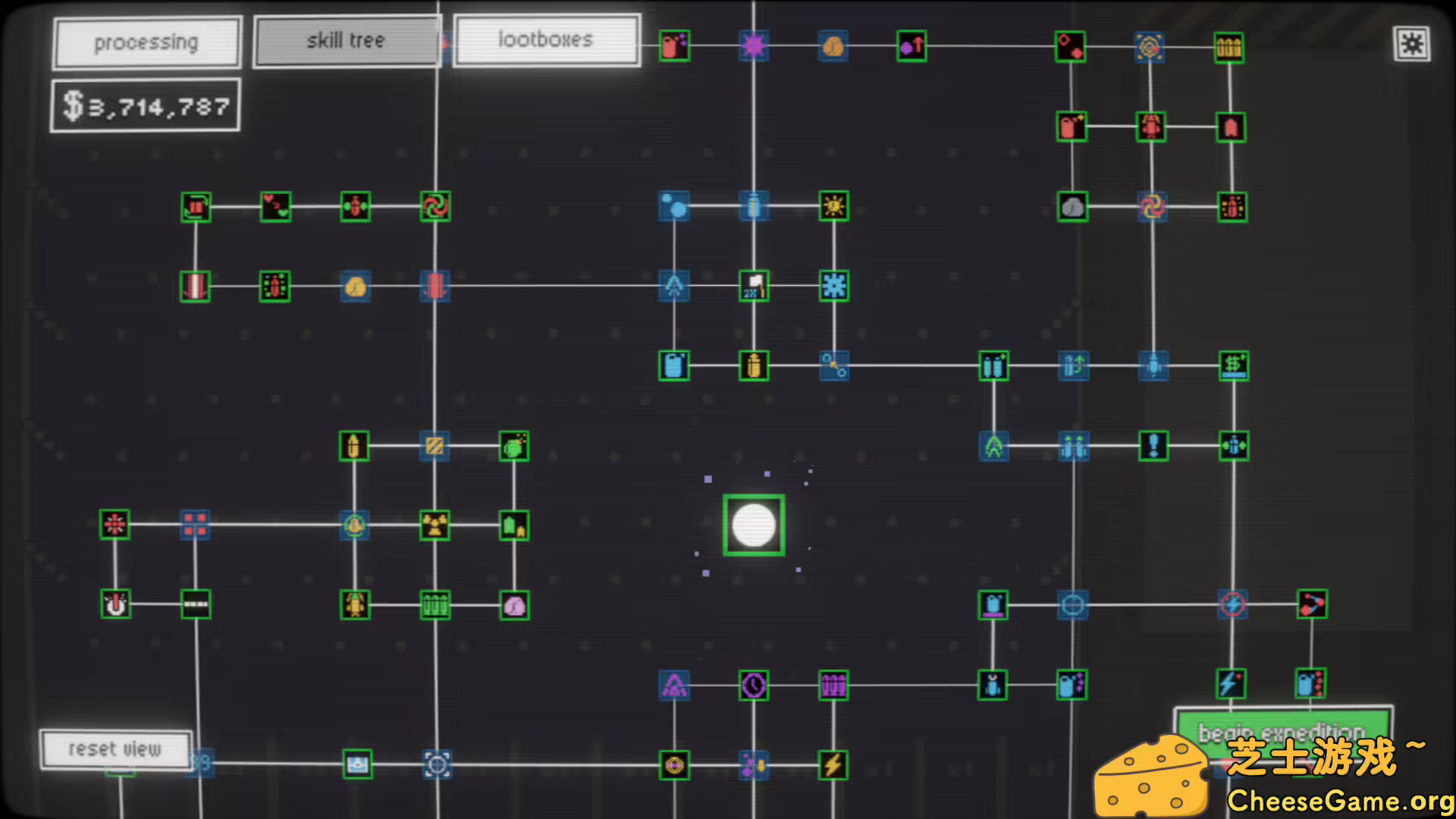Click the central white circle root node
The image size is (1456, 819).
753,523
